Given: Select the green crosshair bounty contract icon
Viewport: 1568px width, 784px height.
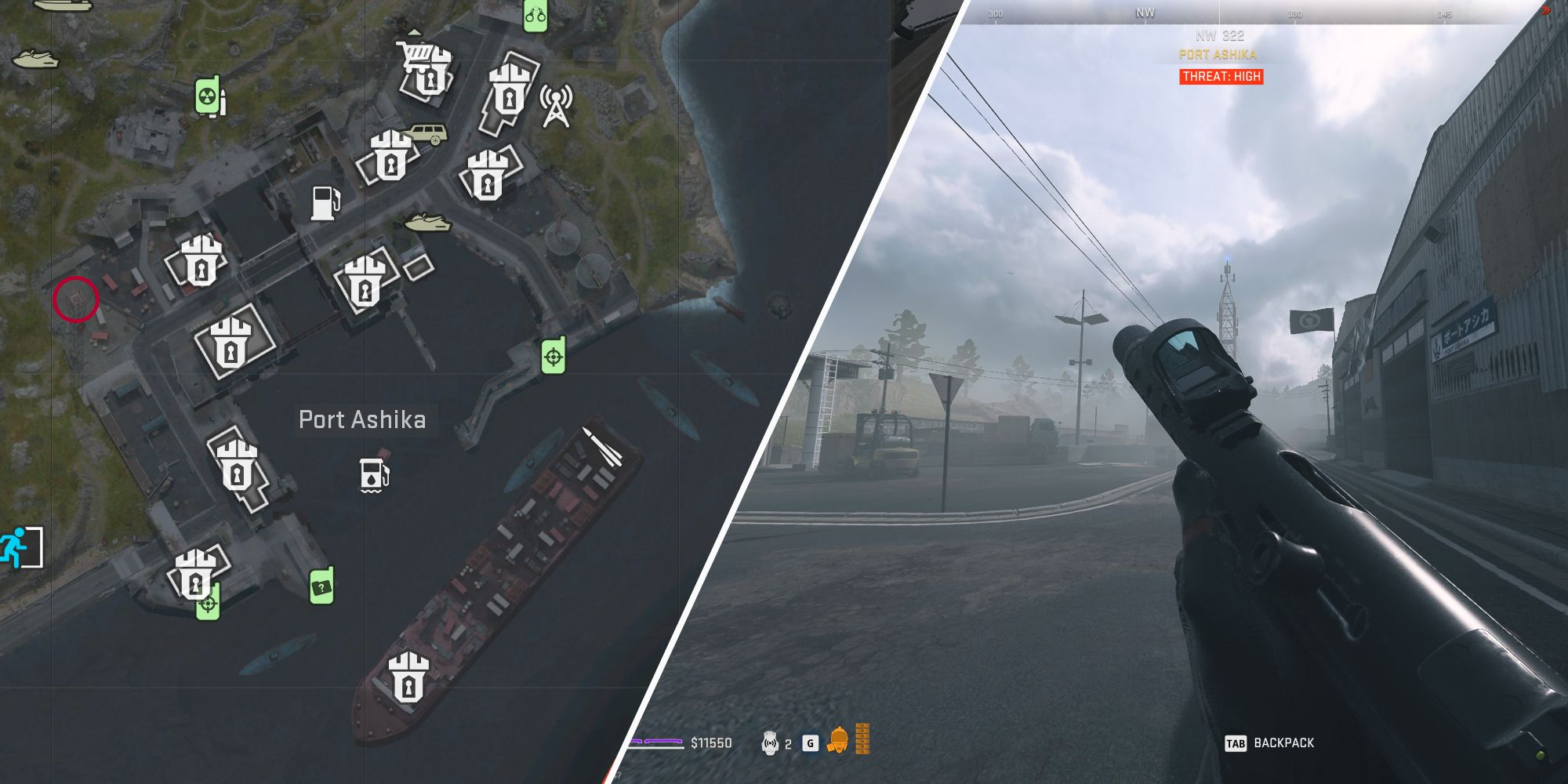Looking at the screenshot, I should [553, 355].
